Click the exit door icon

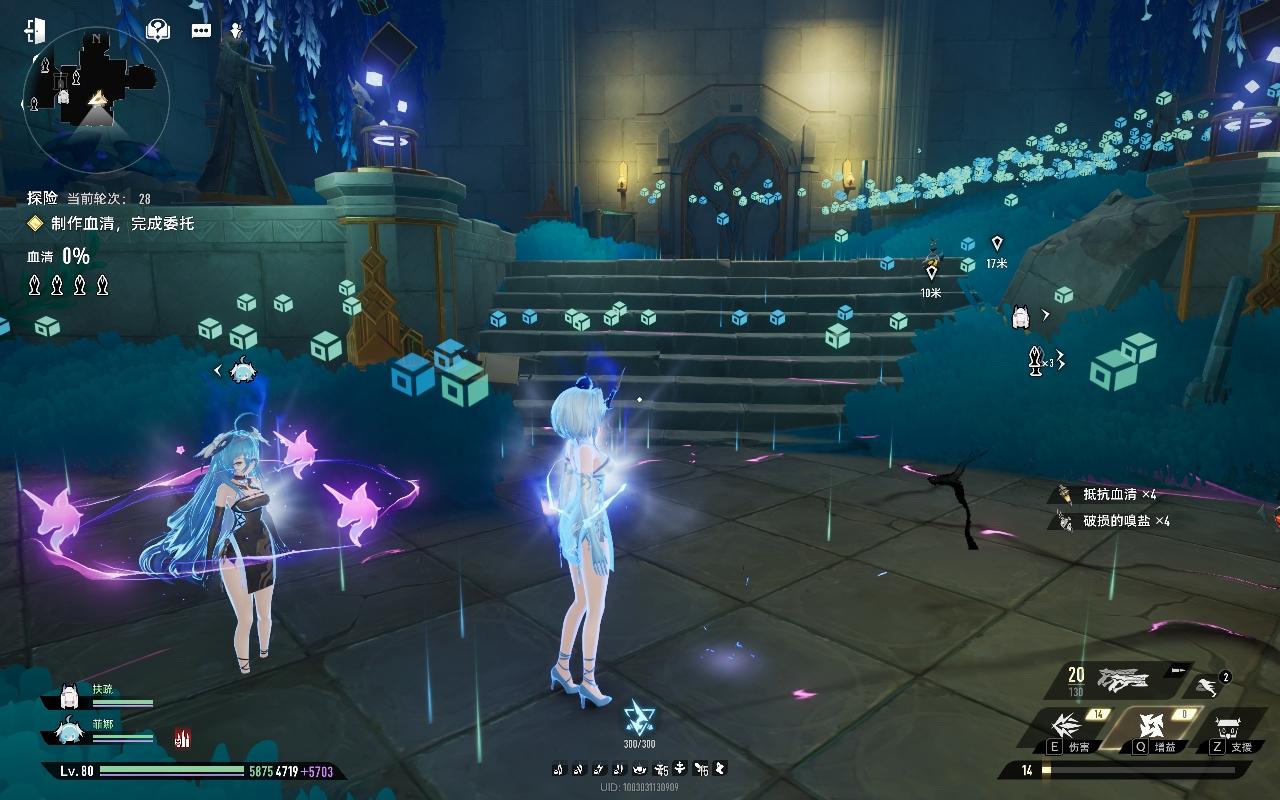[x=35, y=30]
